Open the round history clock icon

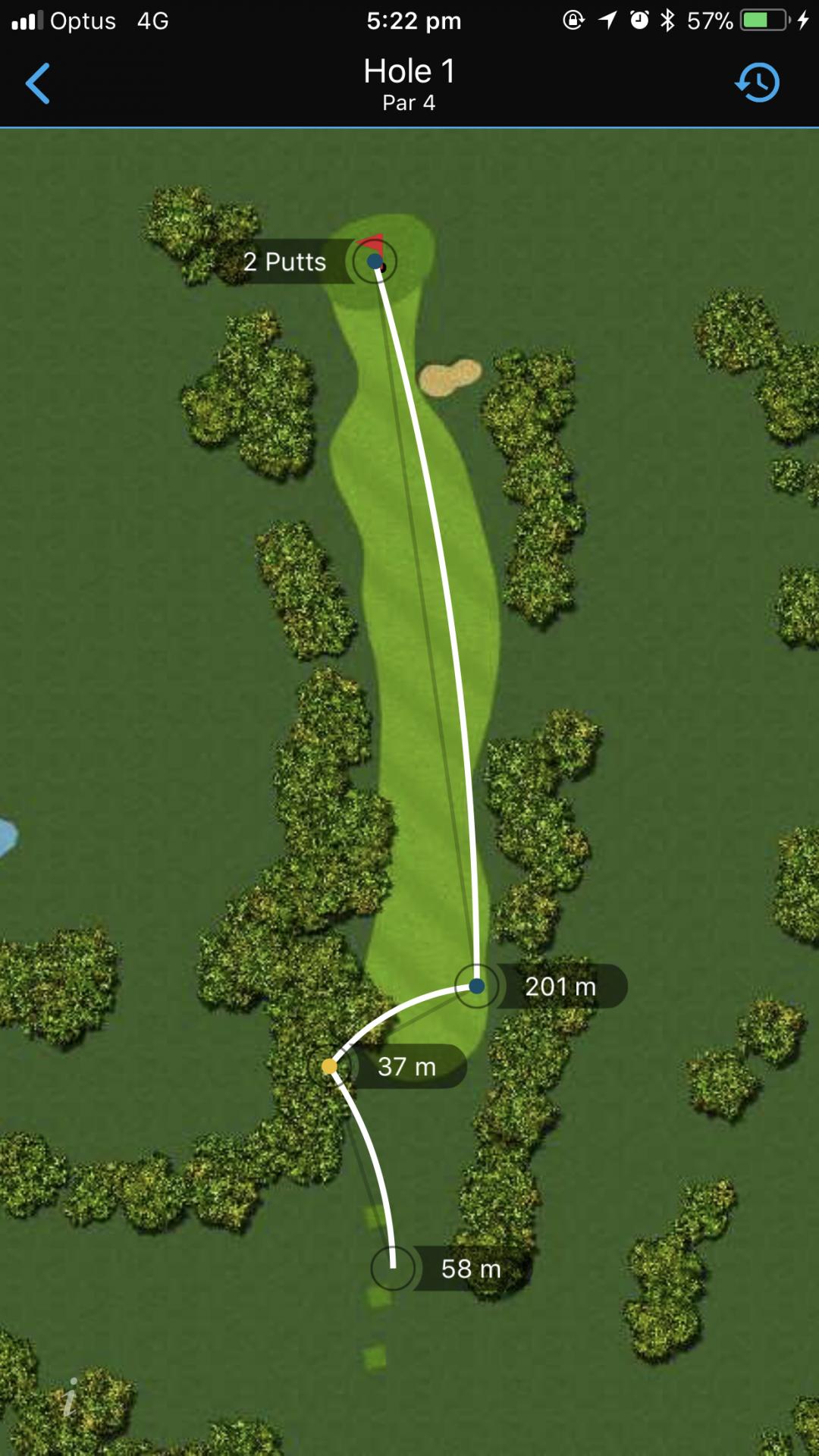[758, 82]
